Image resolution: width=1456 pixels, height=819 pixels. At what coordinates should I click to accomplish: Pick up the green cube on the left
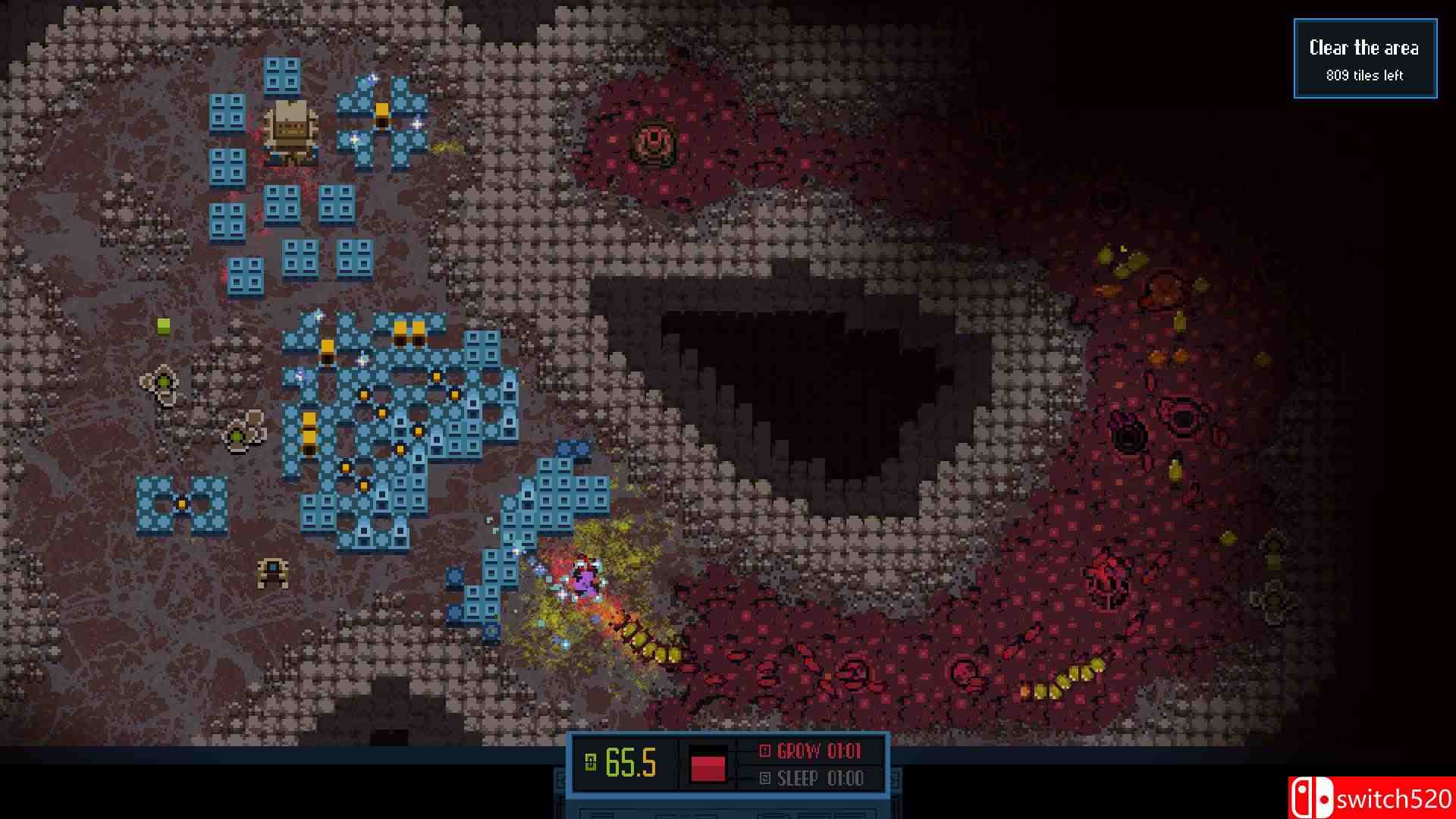(x=163, y=326)
